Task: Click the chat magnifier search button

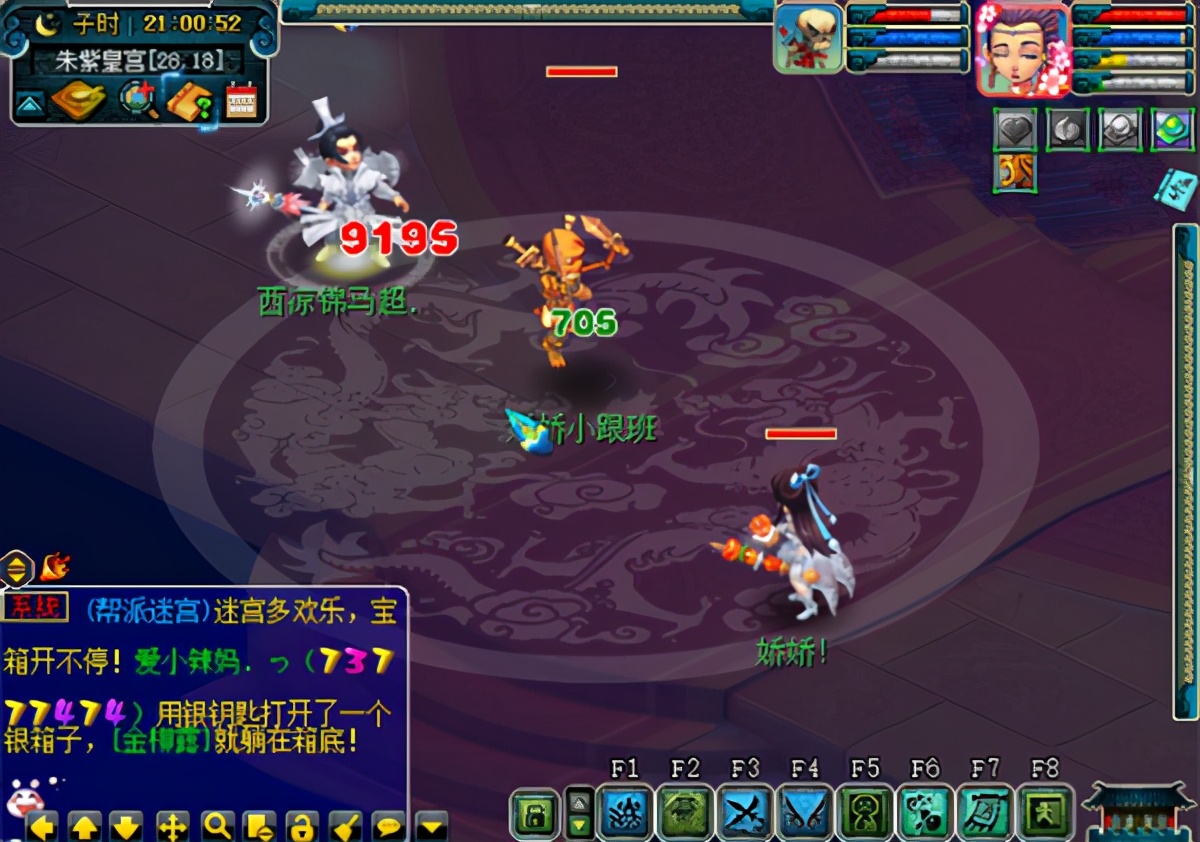Action: coord(217,826)
